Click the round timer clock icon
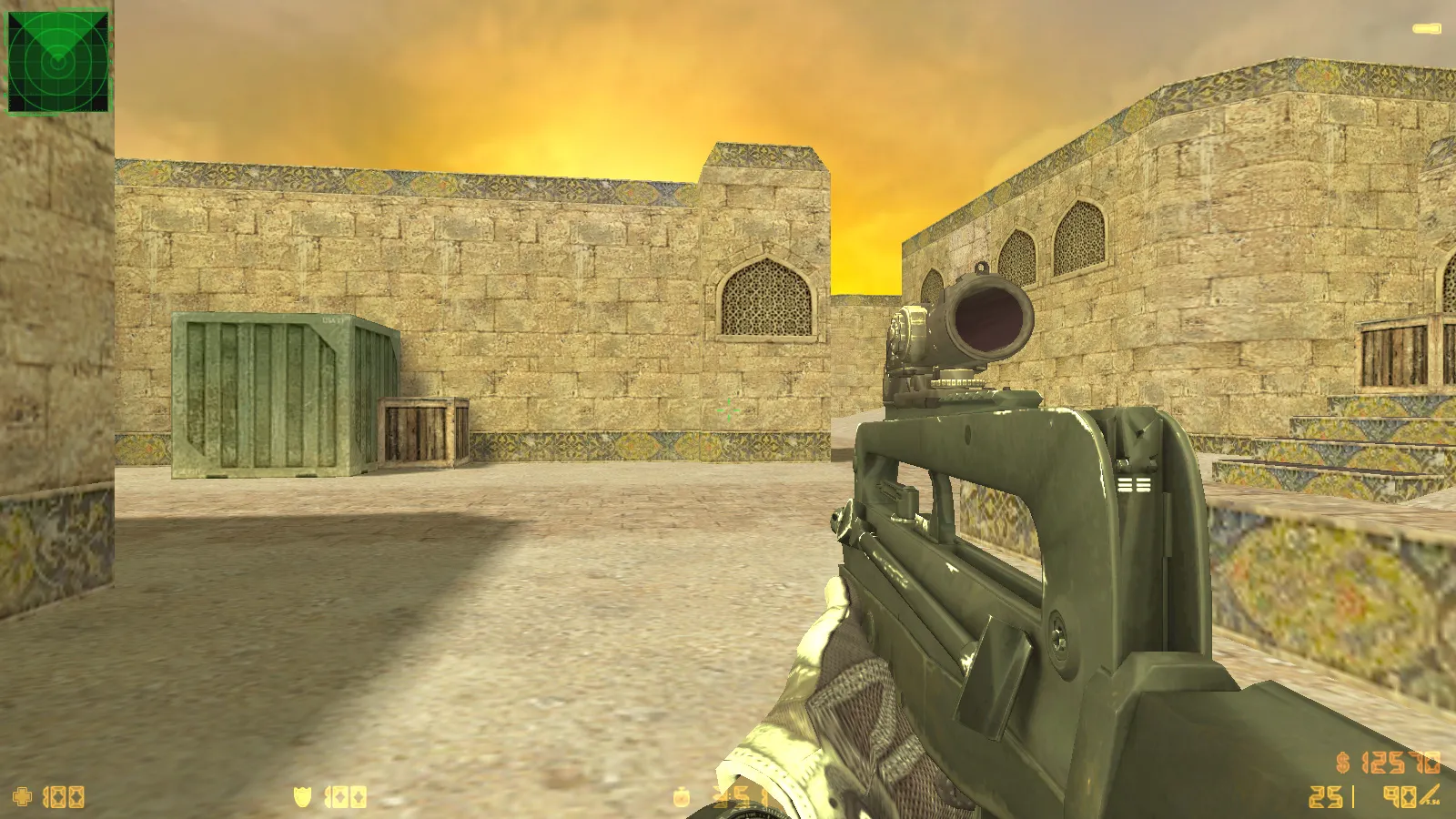The width and height of the screenshot is (1456, 819). [x=681, y=796]
